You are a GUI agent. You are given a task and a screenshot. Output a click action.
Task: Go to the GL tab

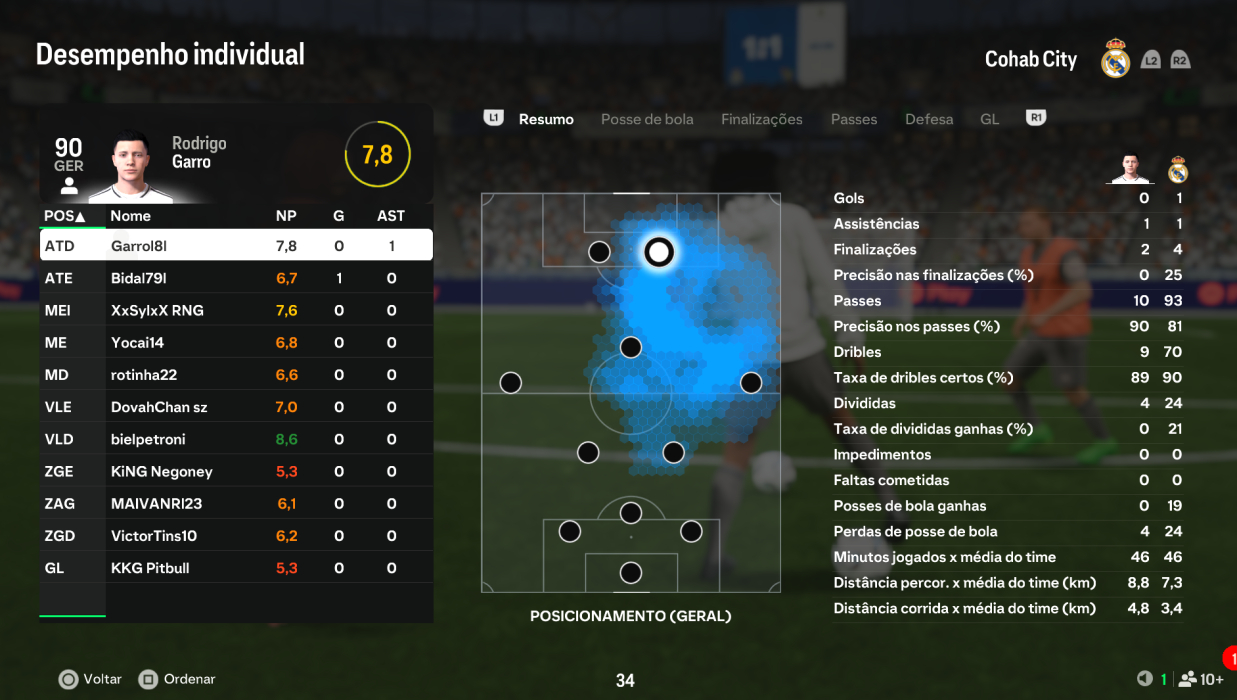989,119
